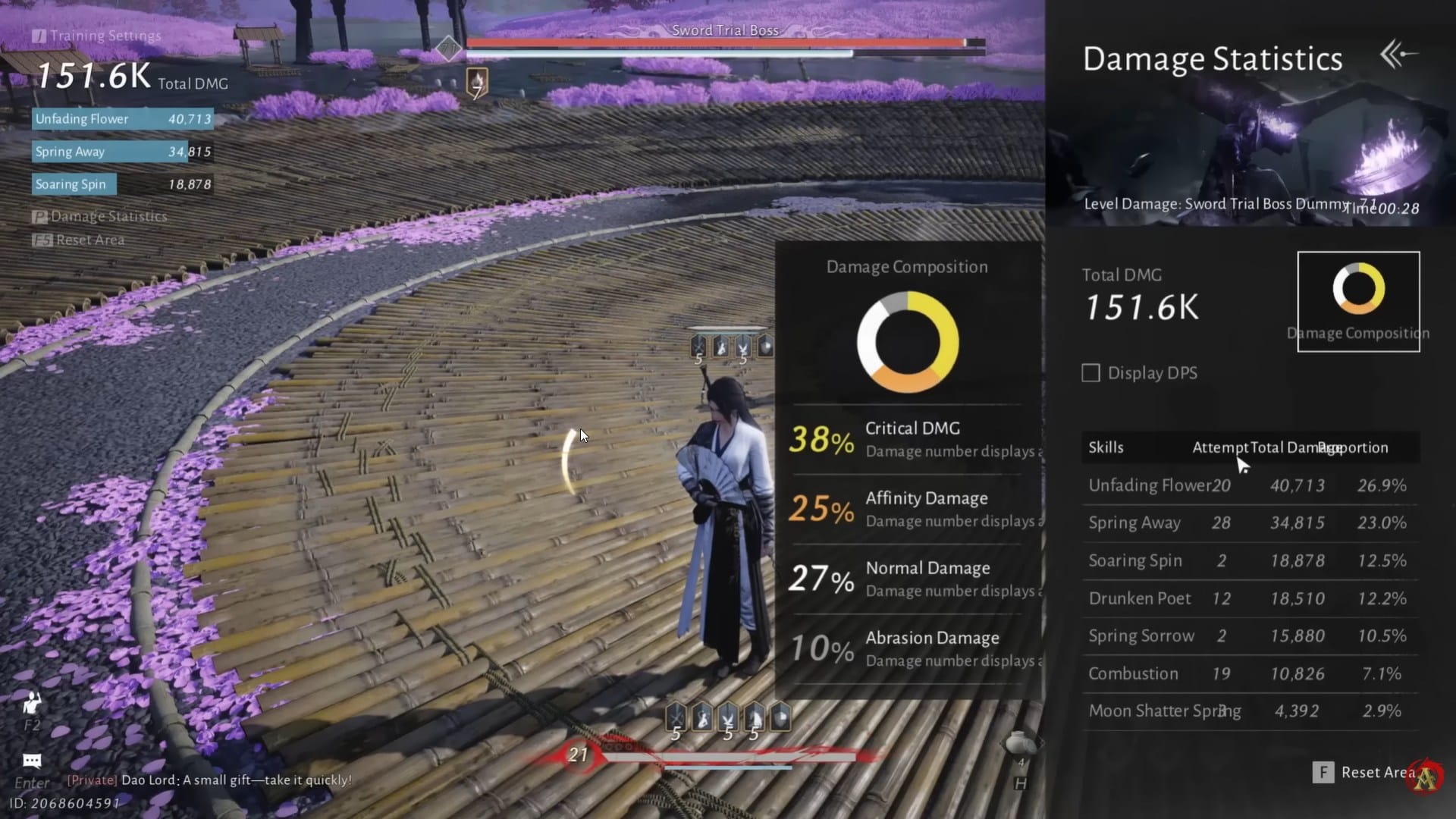
Task: Select the Drunken Poet skill row
Action: [1247, 598]
